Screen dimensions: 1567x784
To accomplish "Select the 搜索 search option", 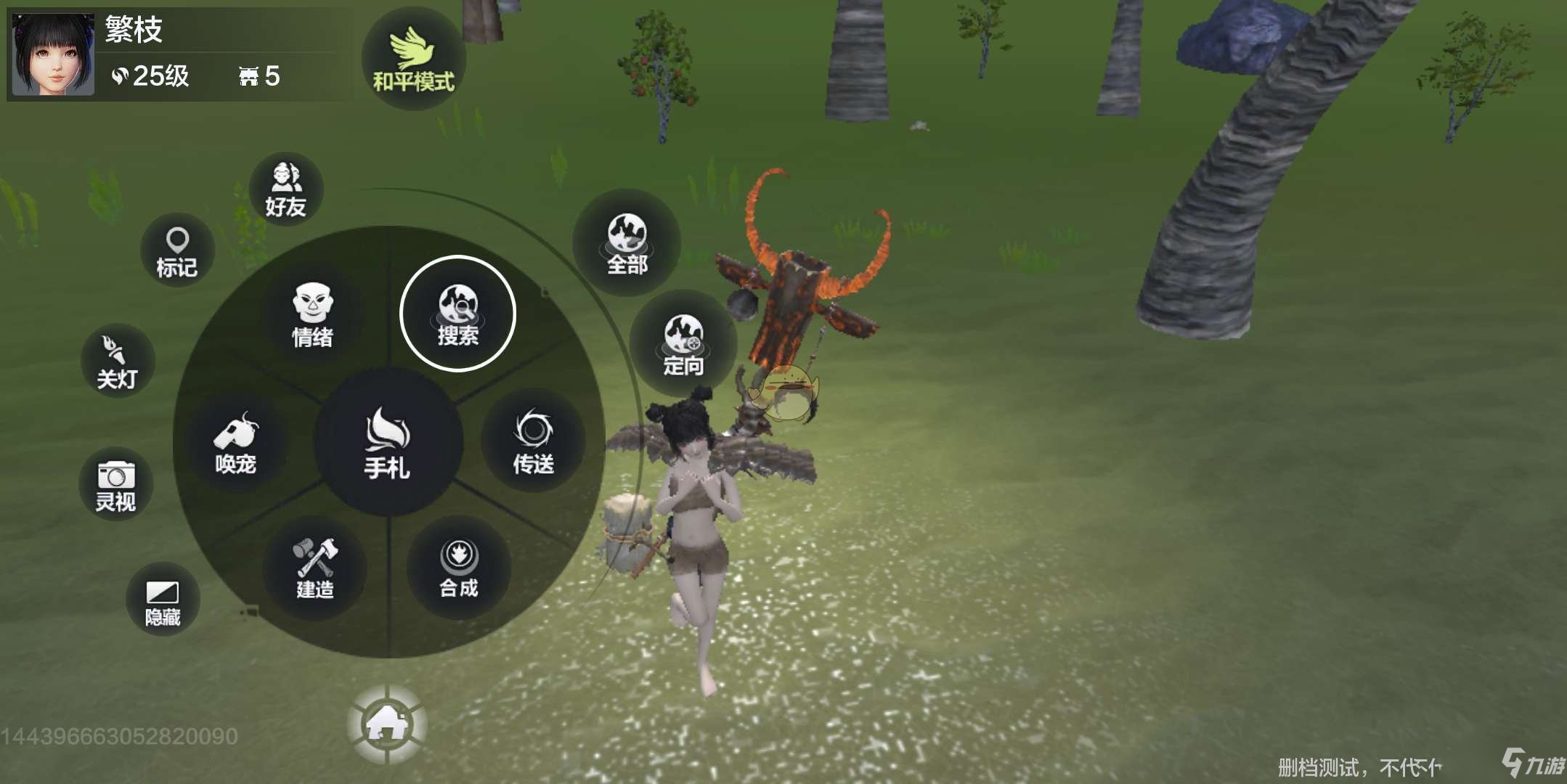I will point(457,314).
